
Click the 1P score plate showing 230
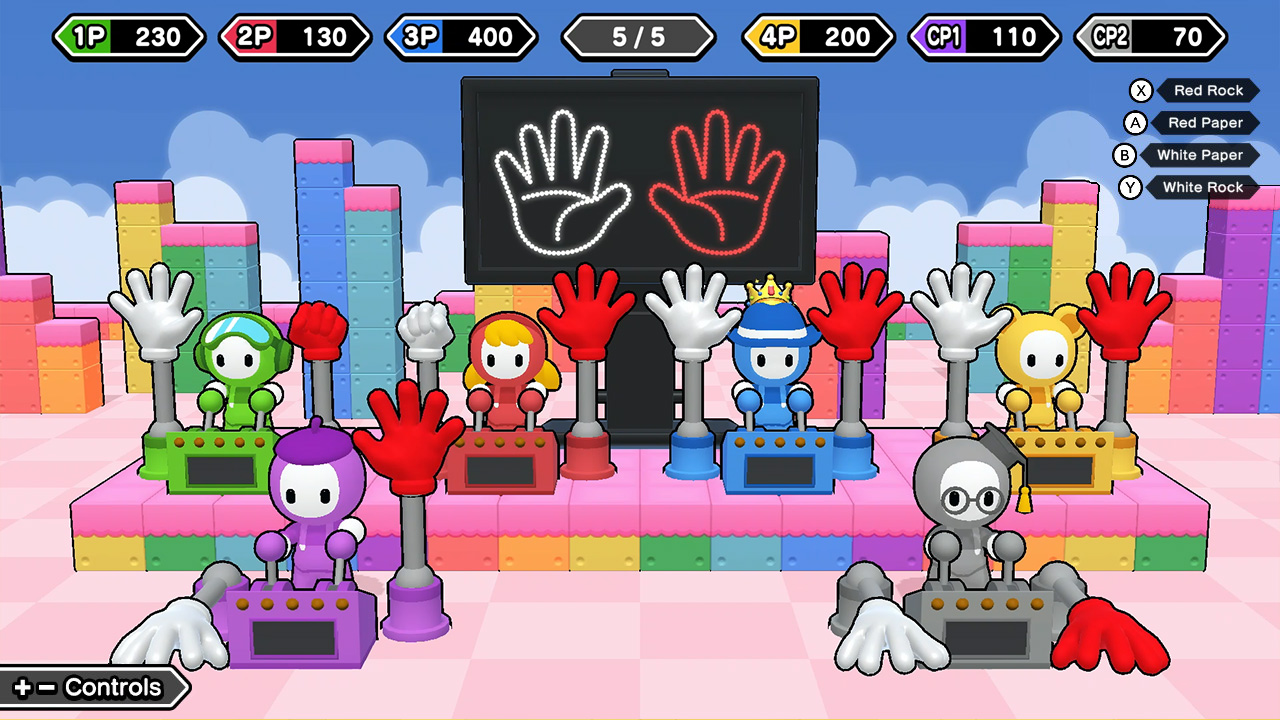pos(128,36)
